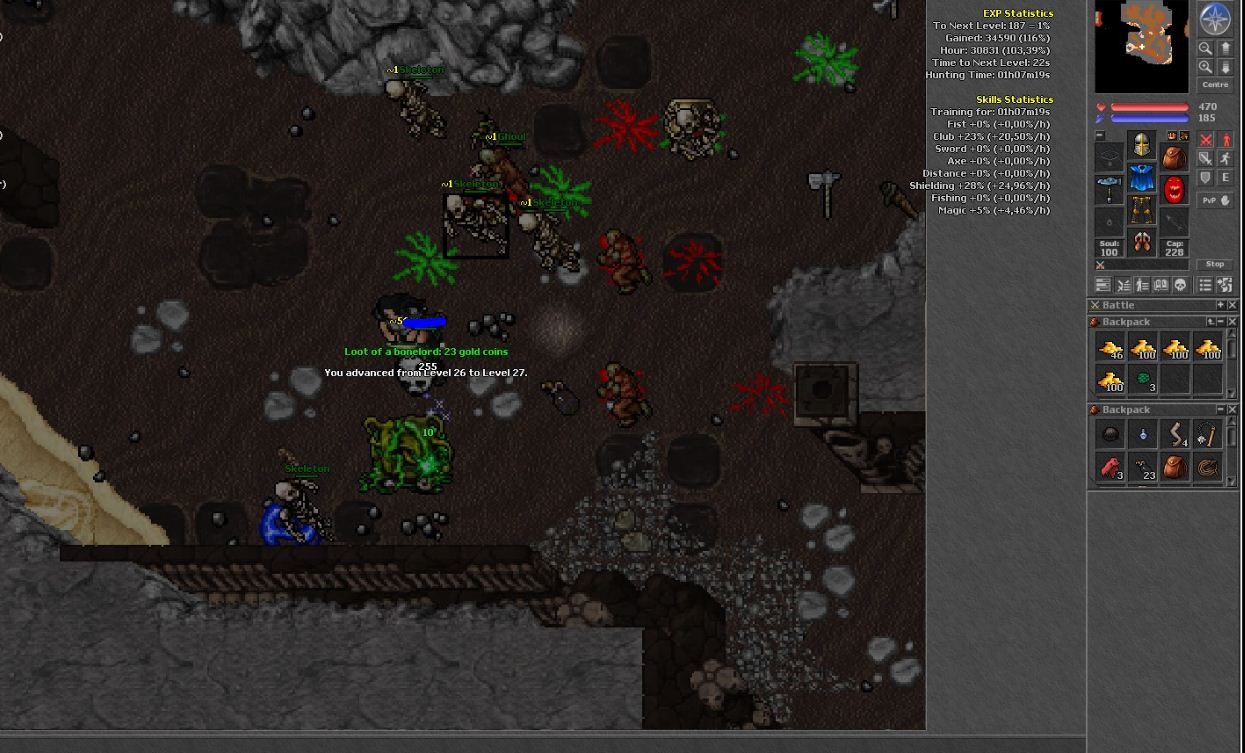Screen dimensions: 1245x753
Task: Select the rope item in backpack
Action: pos(1208,467)
